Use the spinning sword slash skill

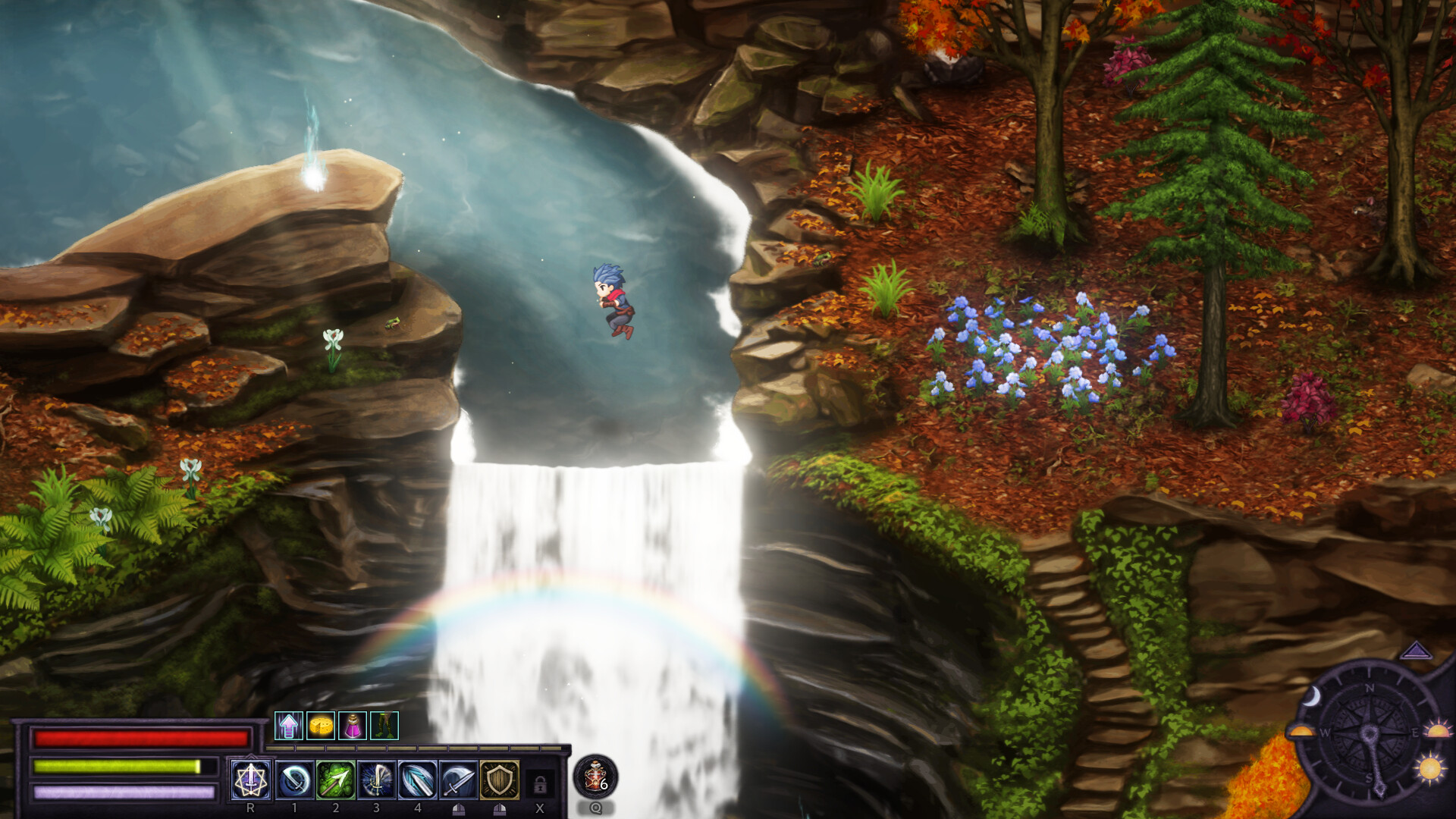coord(295,780)
